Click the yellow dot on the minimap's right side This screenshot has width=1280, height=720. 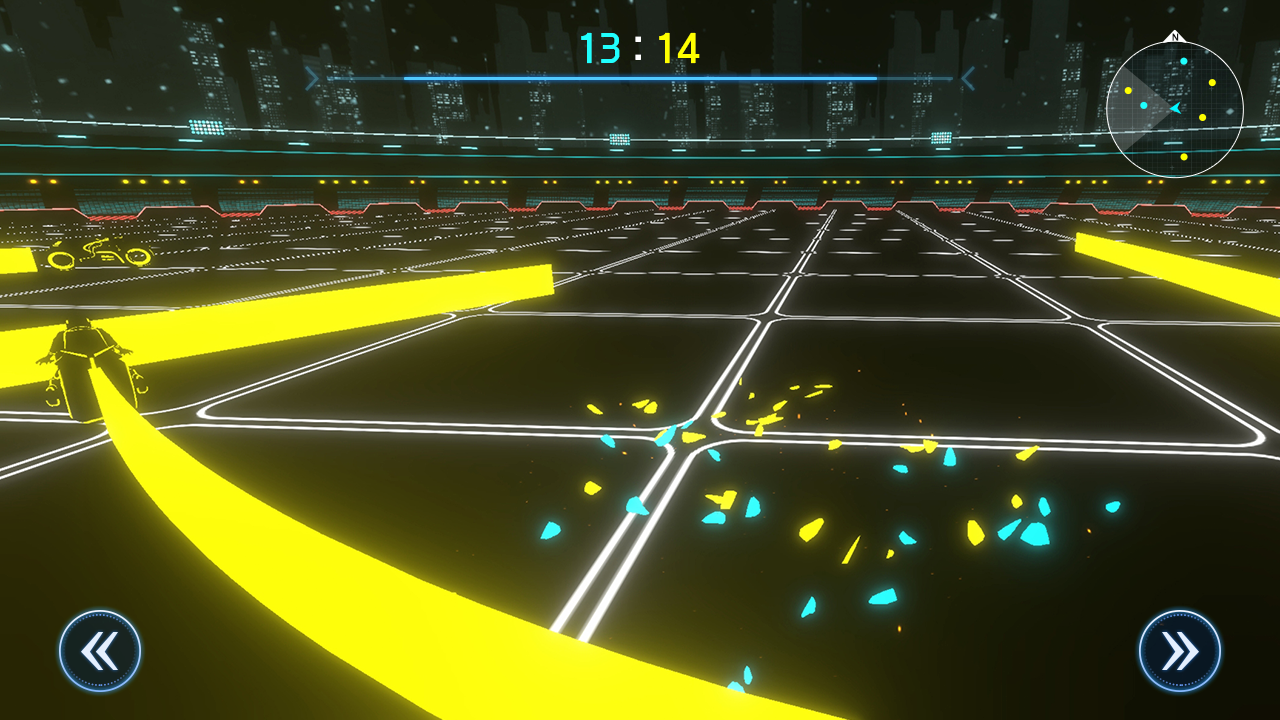click(1212, 82)
